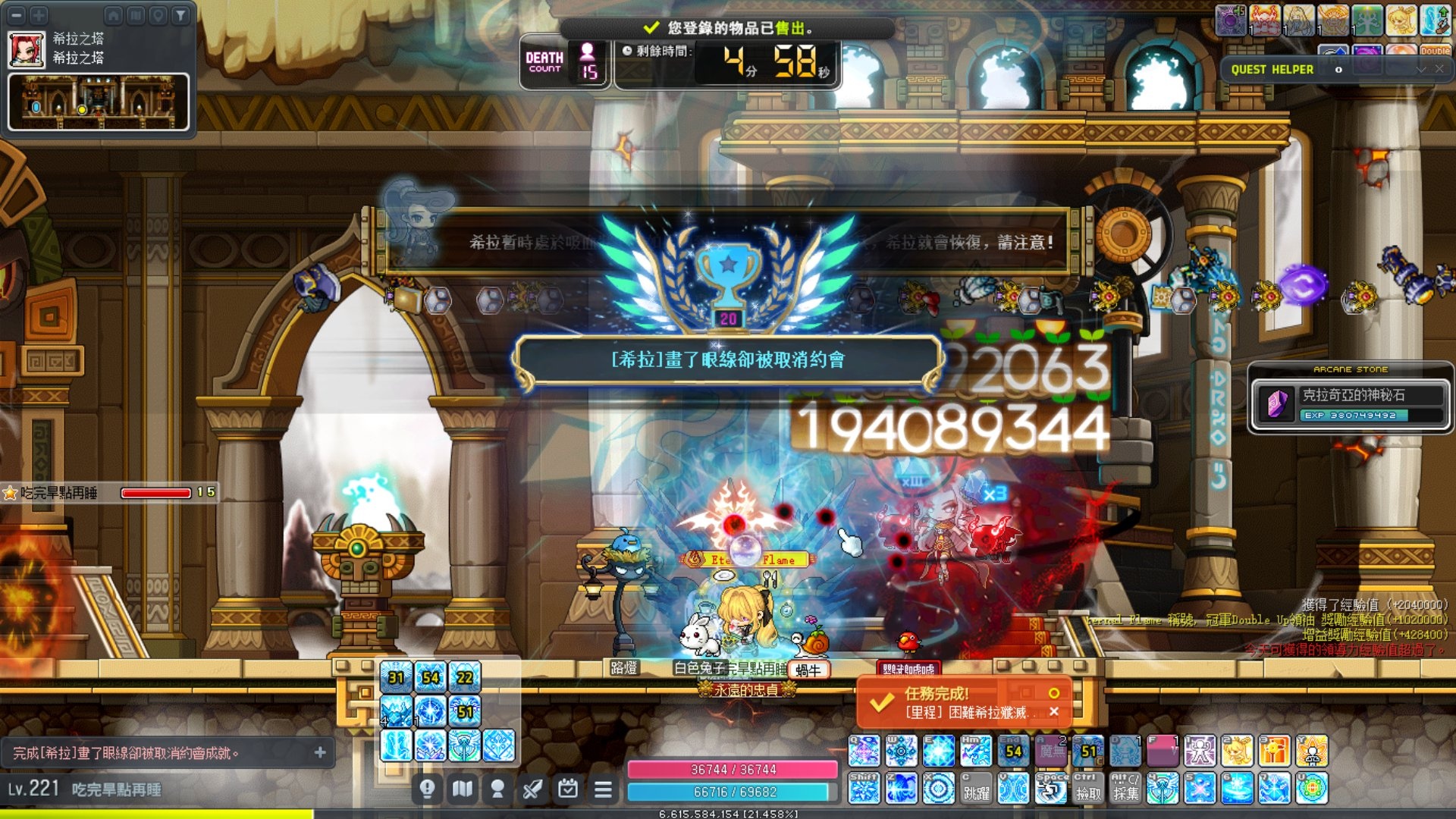1456x819 pixels.
Task: Shrink the minimap with the minus button
Action: pyautogui.click(x=17, y=14)
